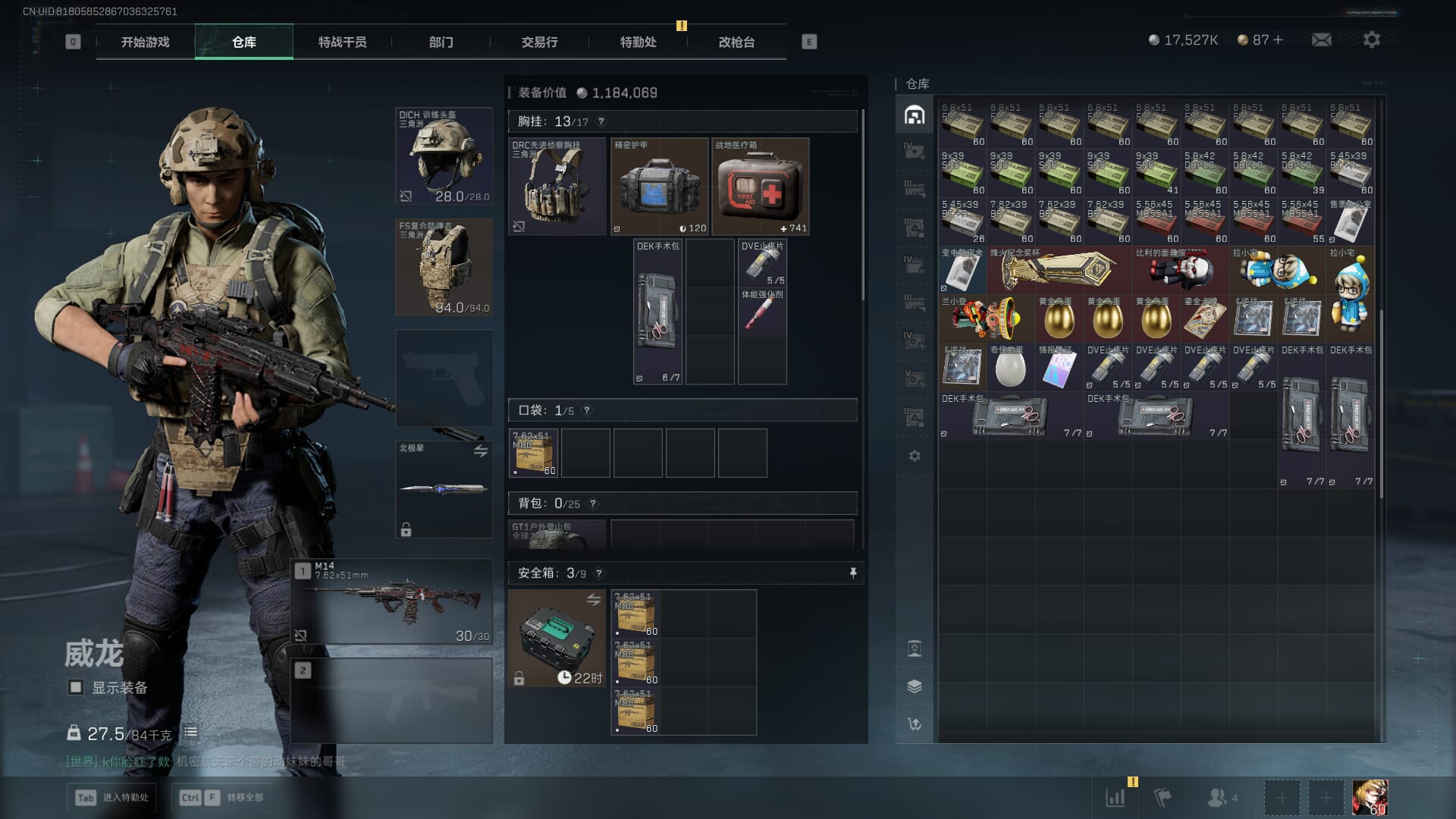Pick the 战地医疗箱 first aid kit
This screenshot has height=819, width=1456.
click(x=760, y=187)
